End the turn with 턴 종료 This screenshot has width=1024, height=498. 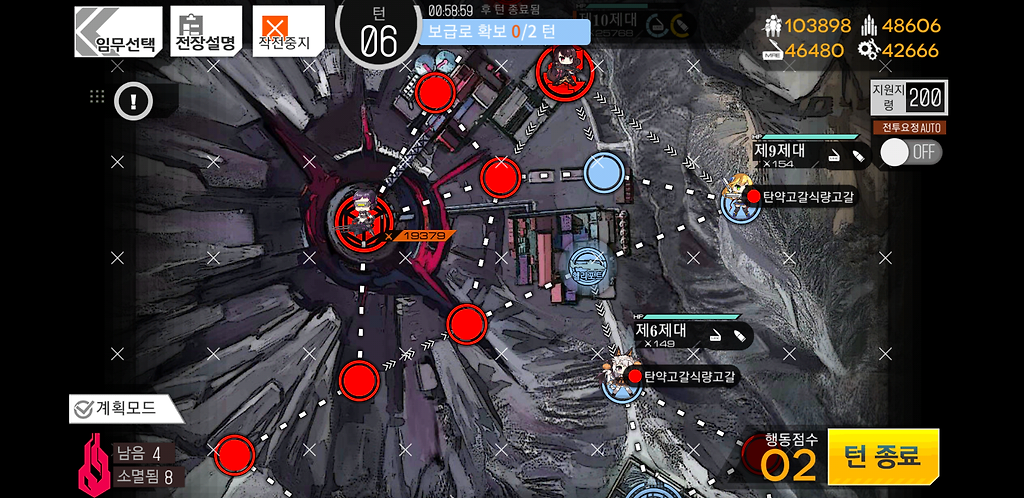883,457
